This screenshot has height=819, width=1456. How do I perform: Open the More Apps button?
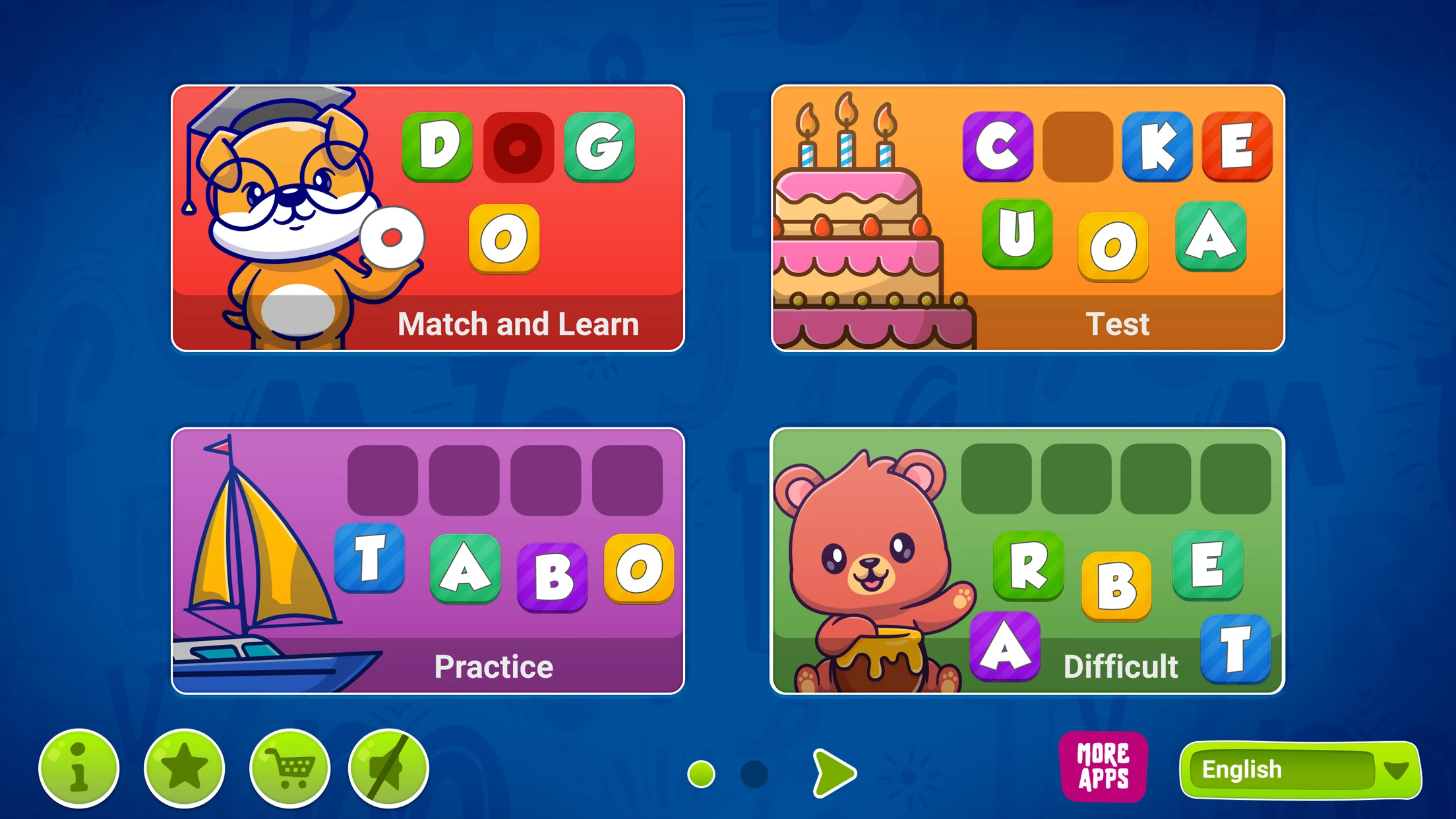(1103, 767)
